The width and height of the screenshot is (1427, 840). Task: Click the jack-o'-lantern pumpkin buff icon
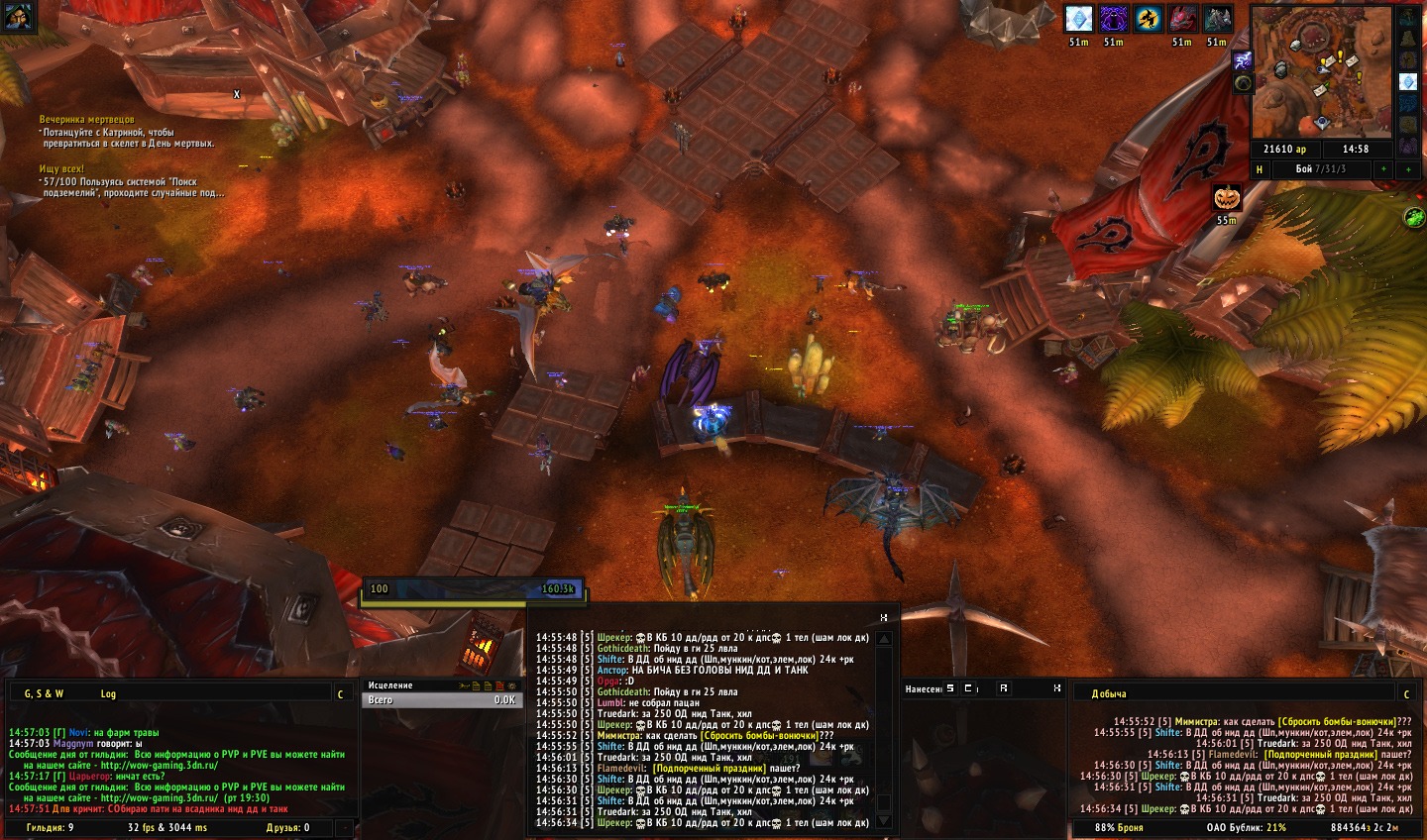(1227, 197)
